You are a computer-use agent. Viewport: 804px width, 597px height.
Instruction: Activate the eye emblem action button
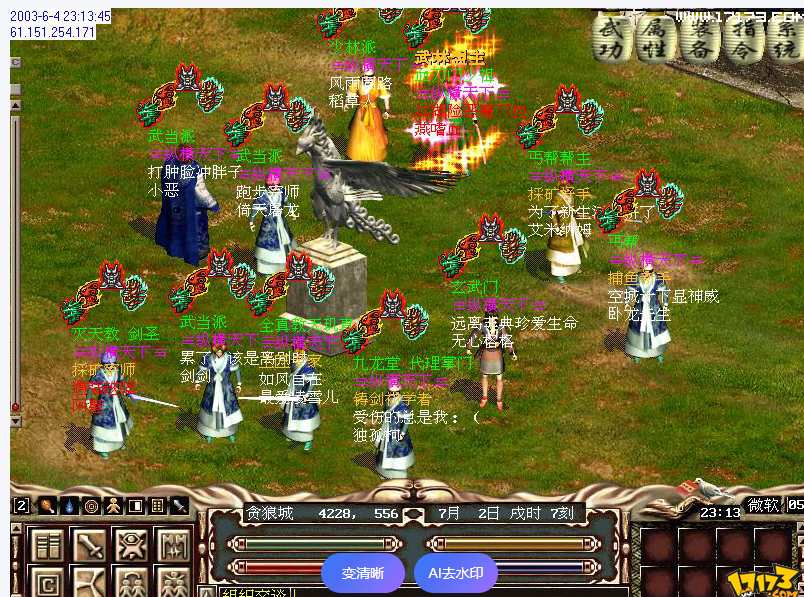tap(132, 546)
